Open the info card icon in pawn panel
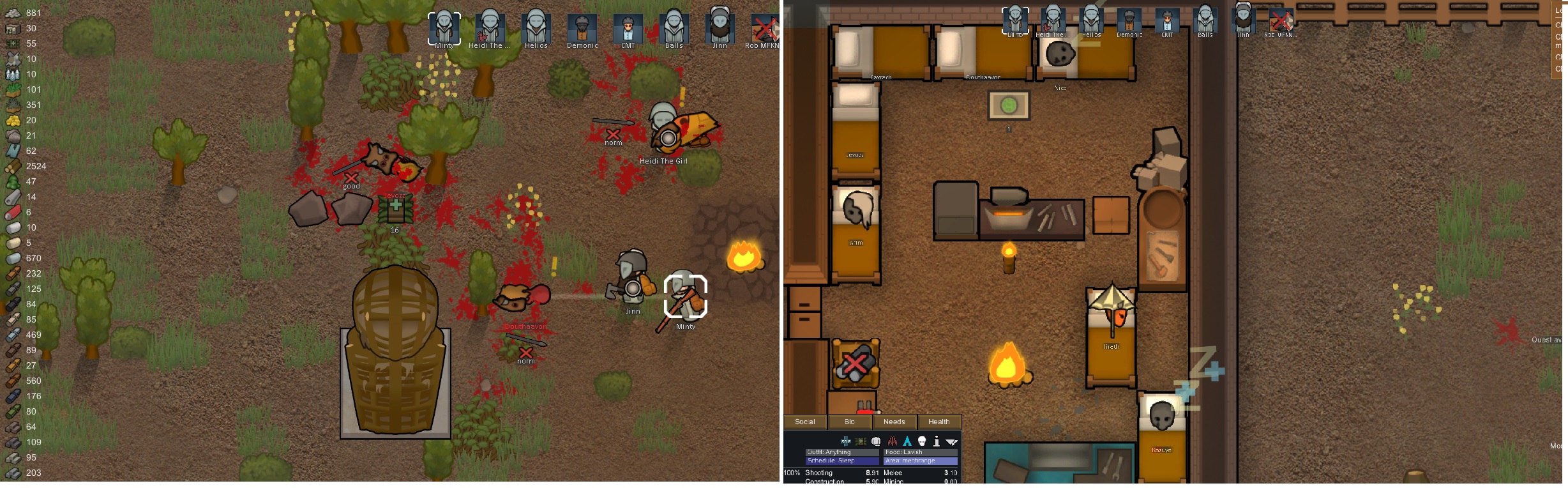Screen dimensions: 1568x488 click(x=936, y=442)
